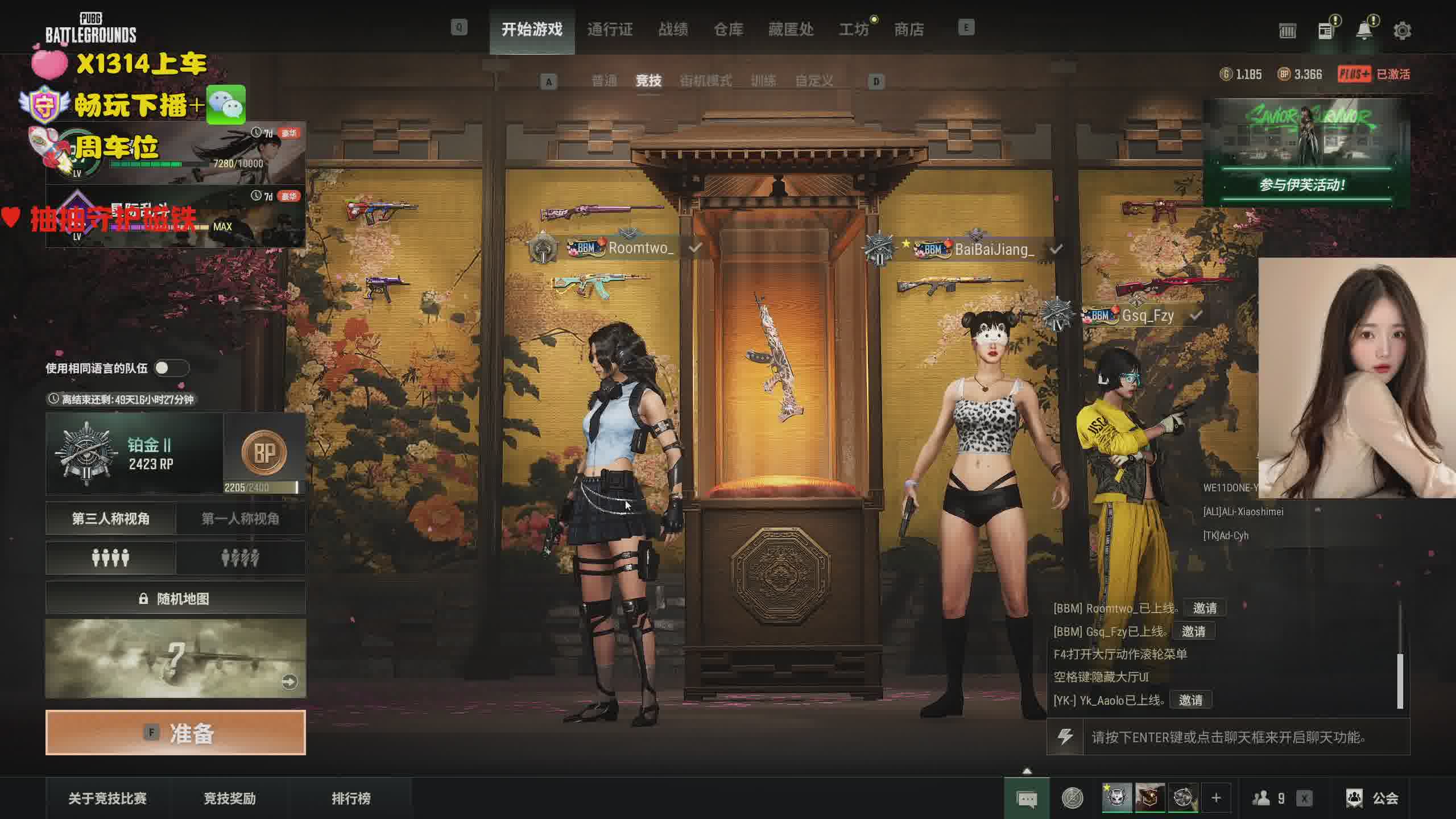
Task: Invite Yk_Aaolo using the 邀请 button
Action: point(1190,700)
